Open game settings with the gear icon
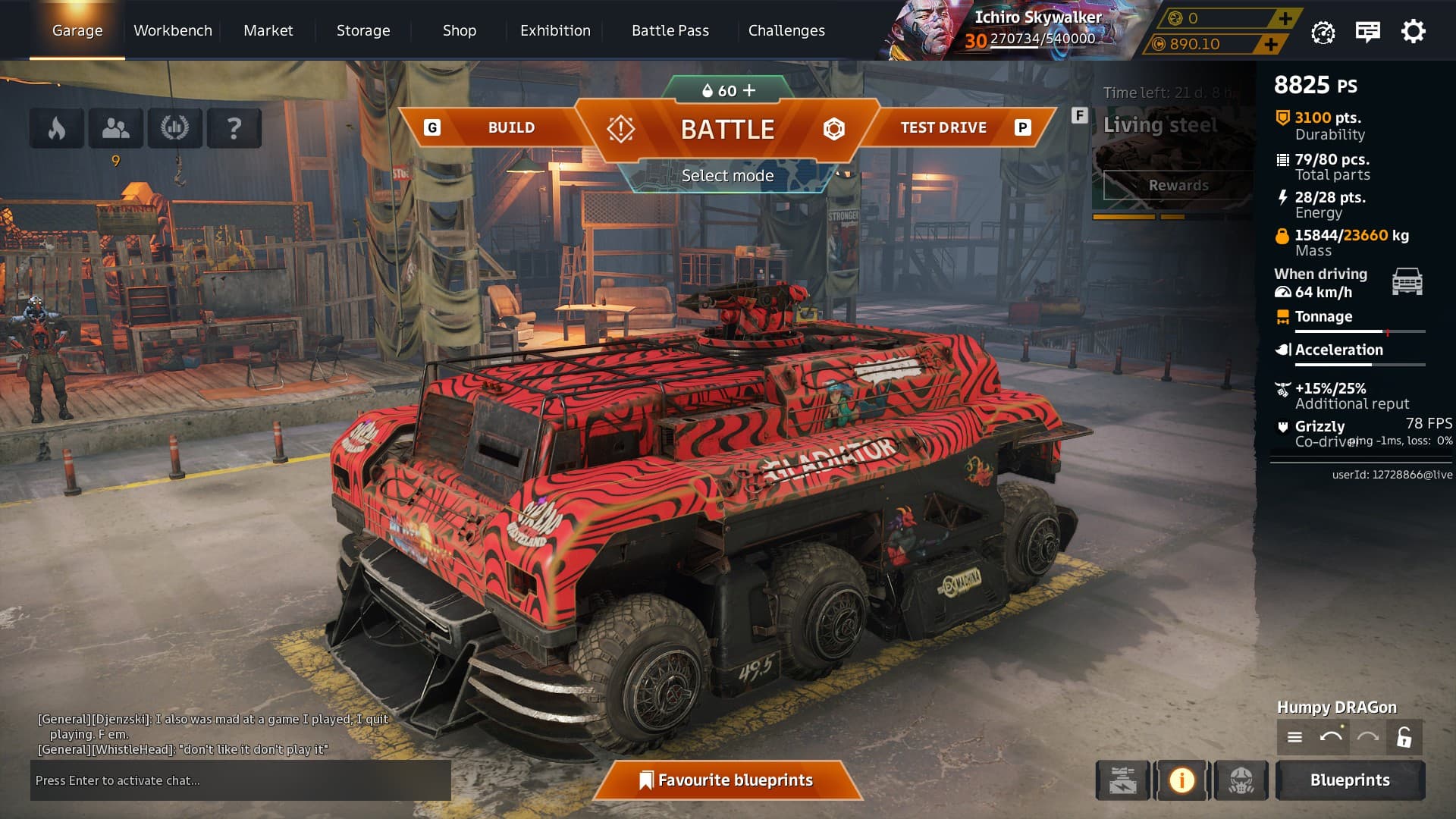The height and width of the screenshot is (819, 1456). click(1413, 32)
